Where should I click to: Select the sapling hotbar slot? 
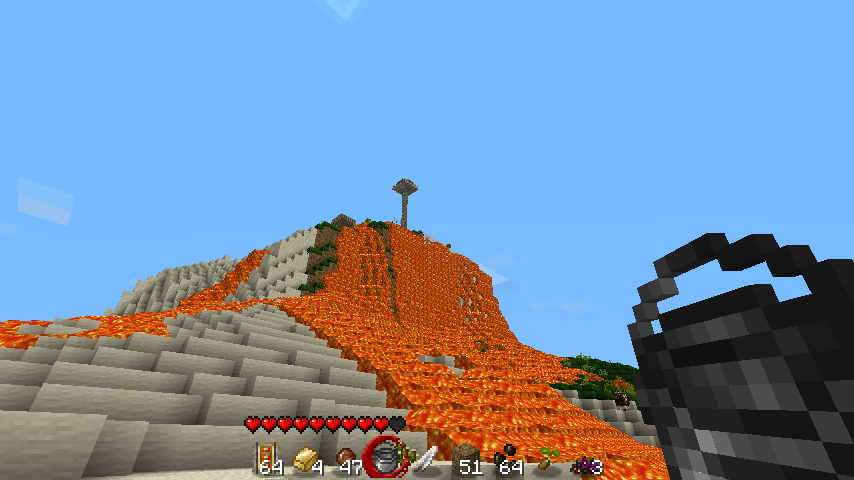546,459
